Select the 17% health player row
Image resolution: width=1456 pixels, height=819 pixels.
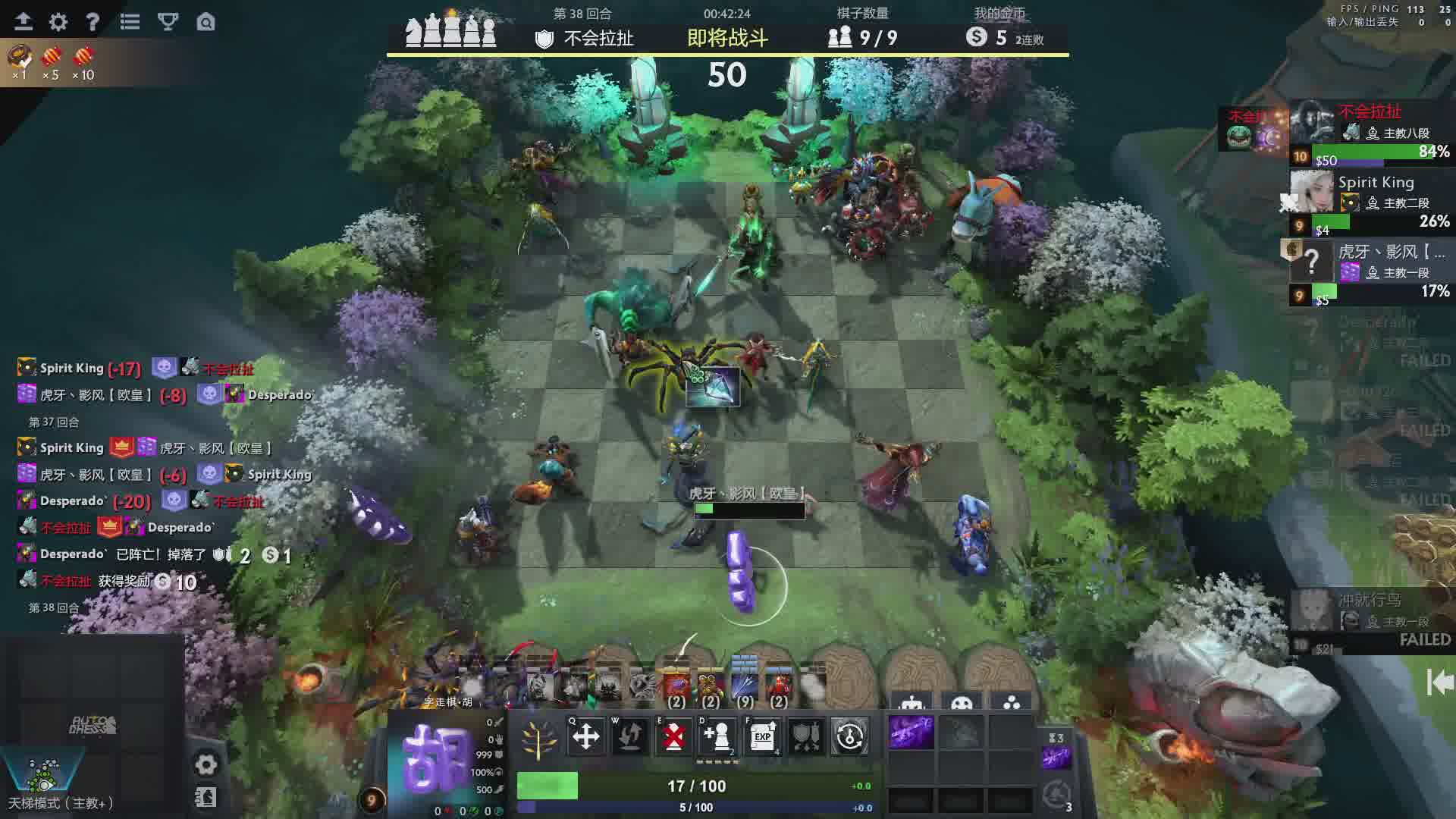point(1371,271)
